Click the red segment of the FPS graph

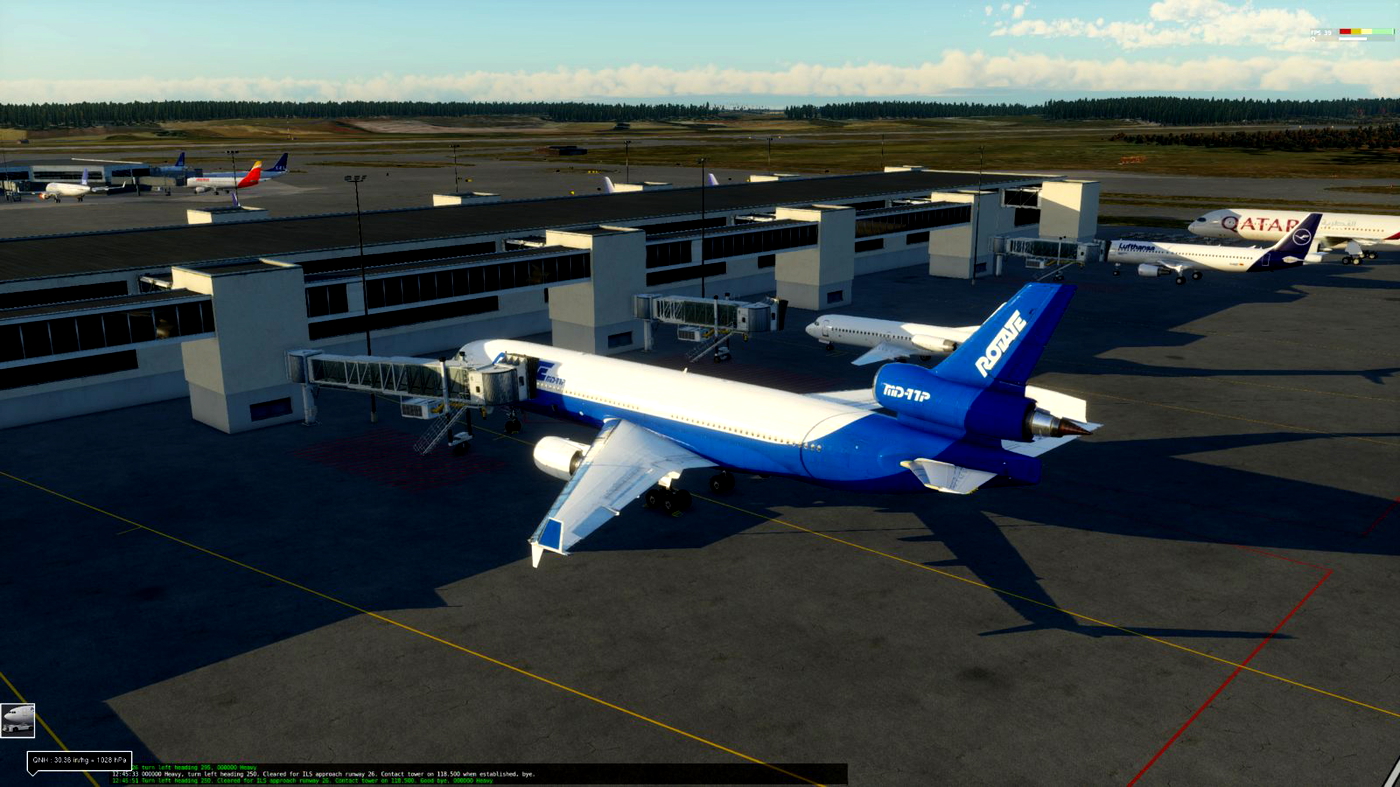tap(1346, 31)
